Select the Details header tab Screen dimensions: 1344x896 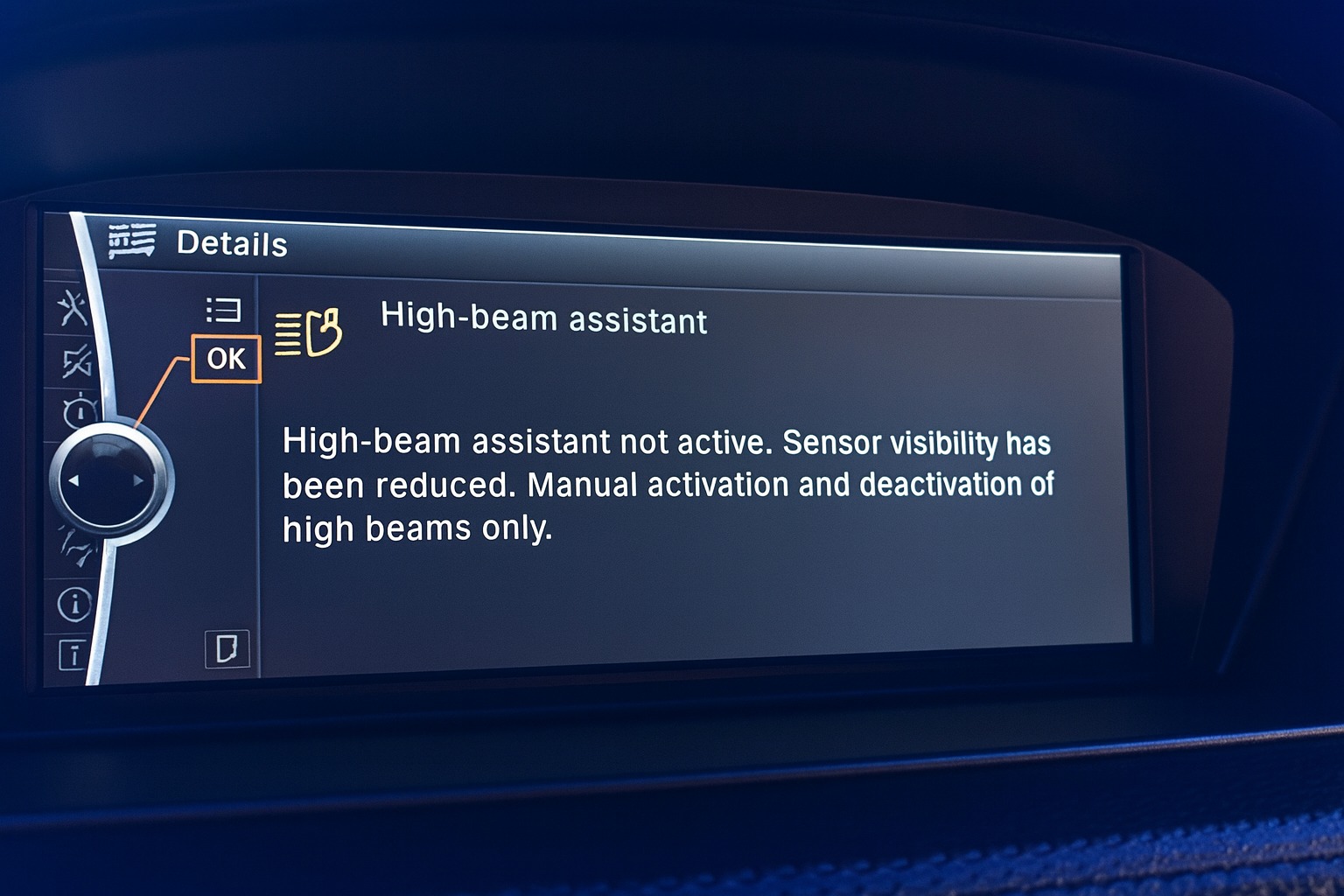coord(232,244)
